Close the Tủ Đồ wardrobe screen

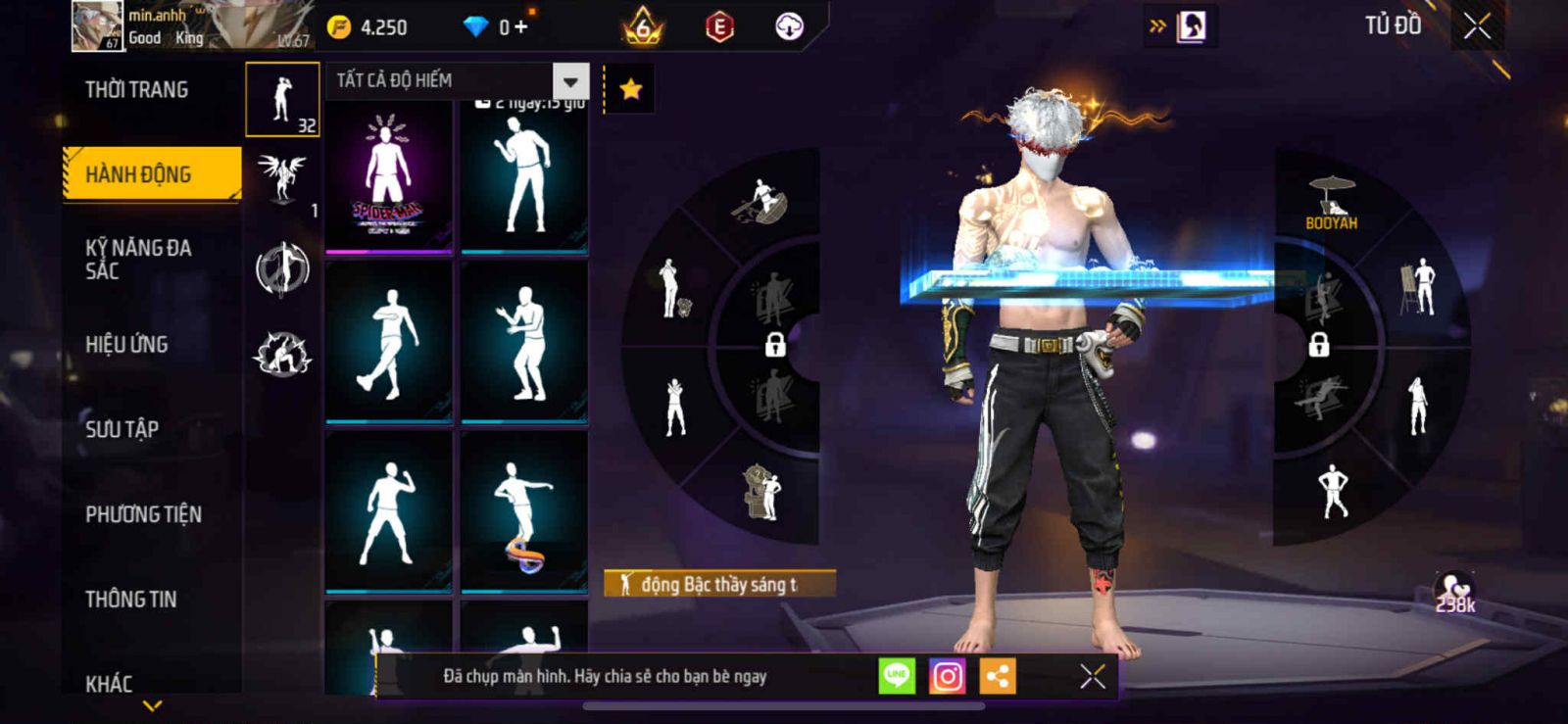coord(1477,26)
